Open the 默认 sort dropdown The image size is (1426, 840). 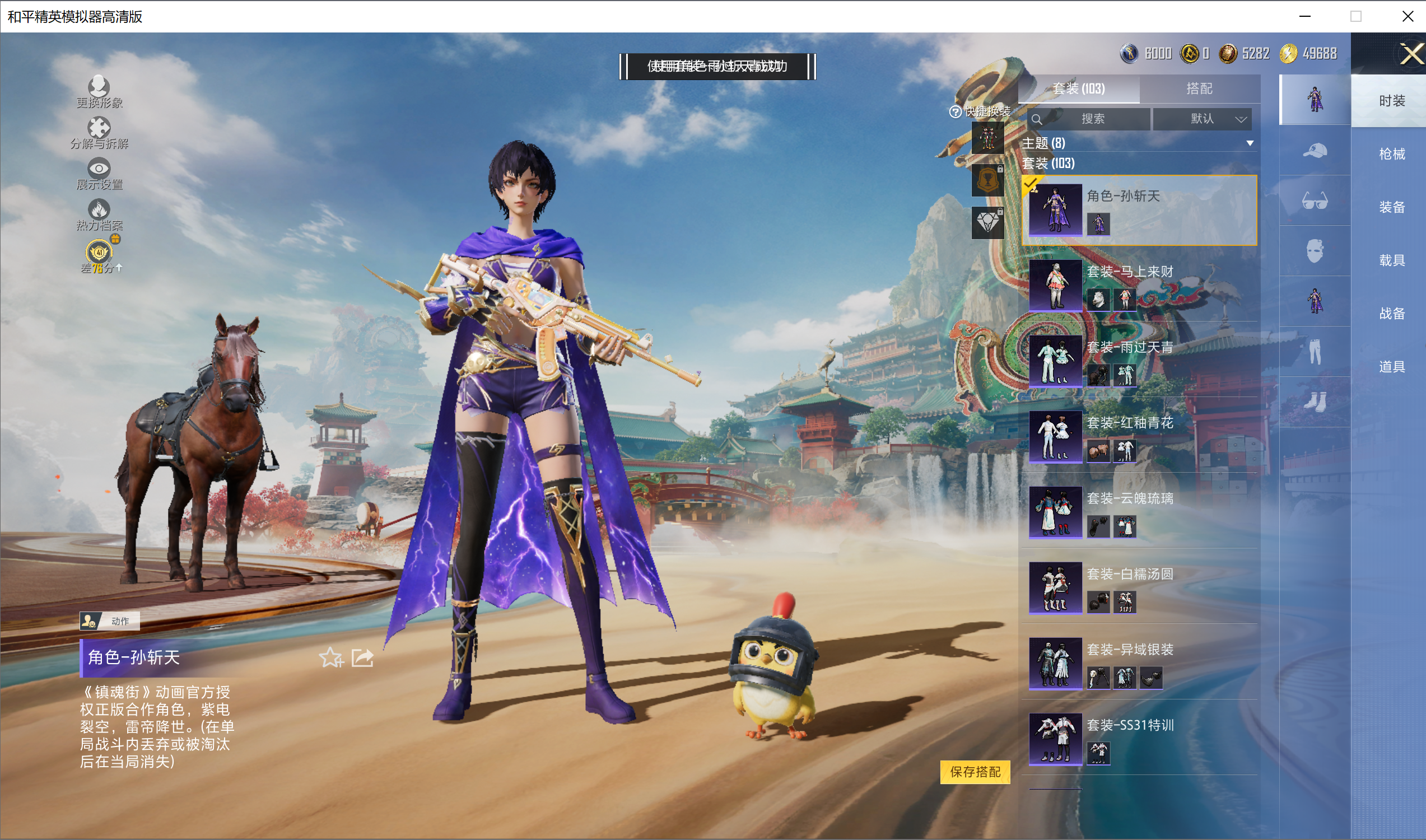point(1203,119)
